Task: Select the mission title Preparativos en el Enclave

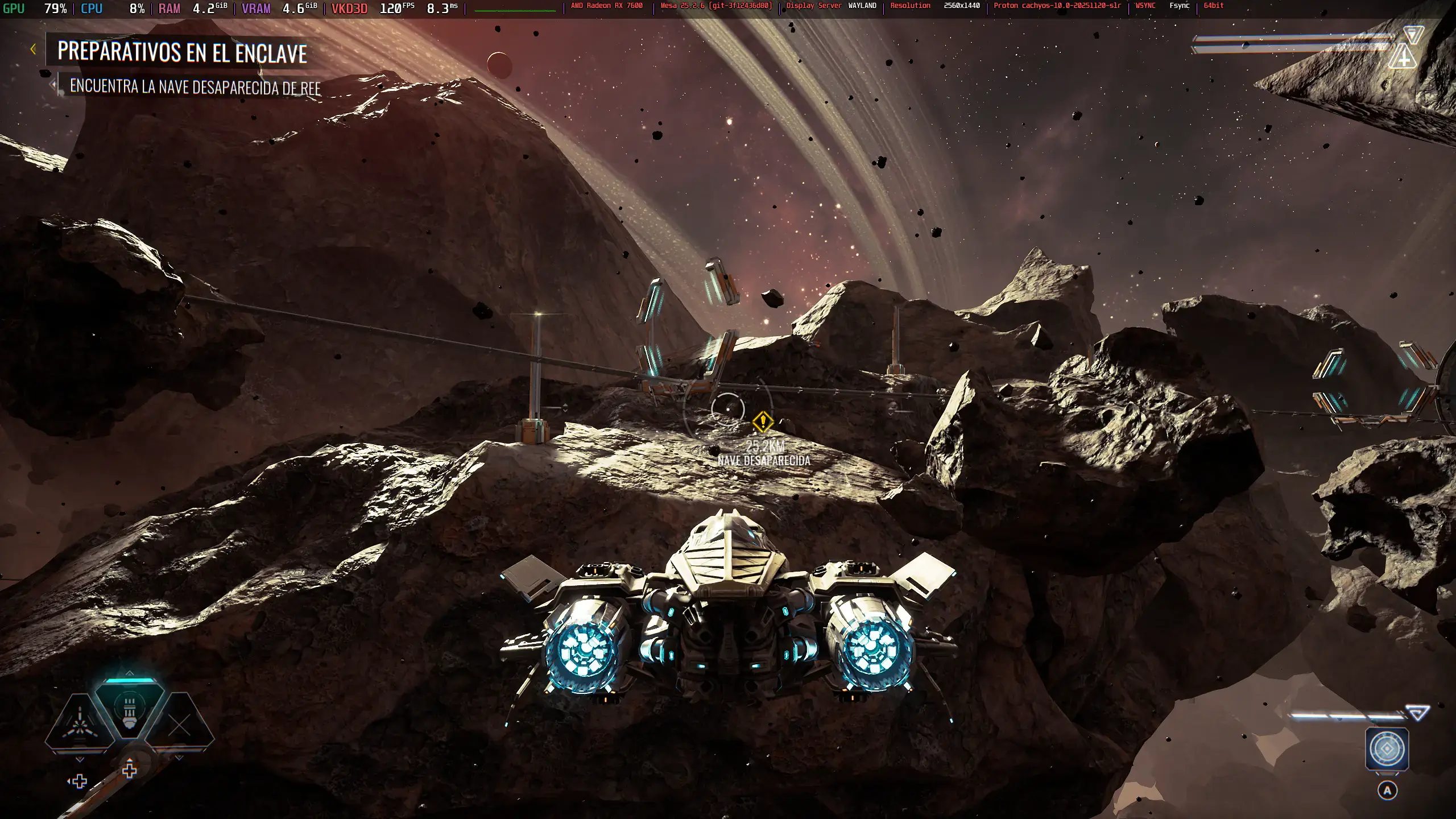Action: pyautogui.click(x=182, y=52)
